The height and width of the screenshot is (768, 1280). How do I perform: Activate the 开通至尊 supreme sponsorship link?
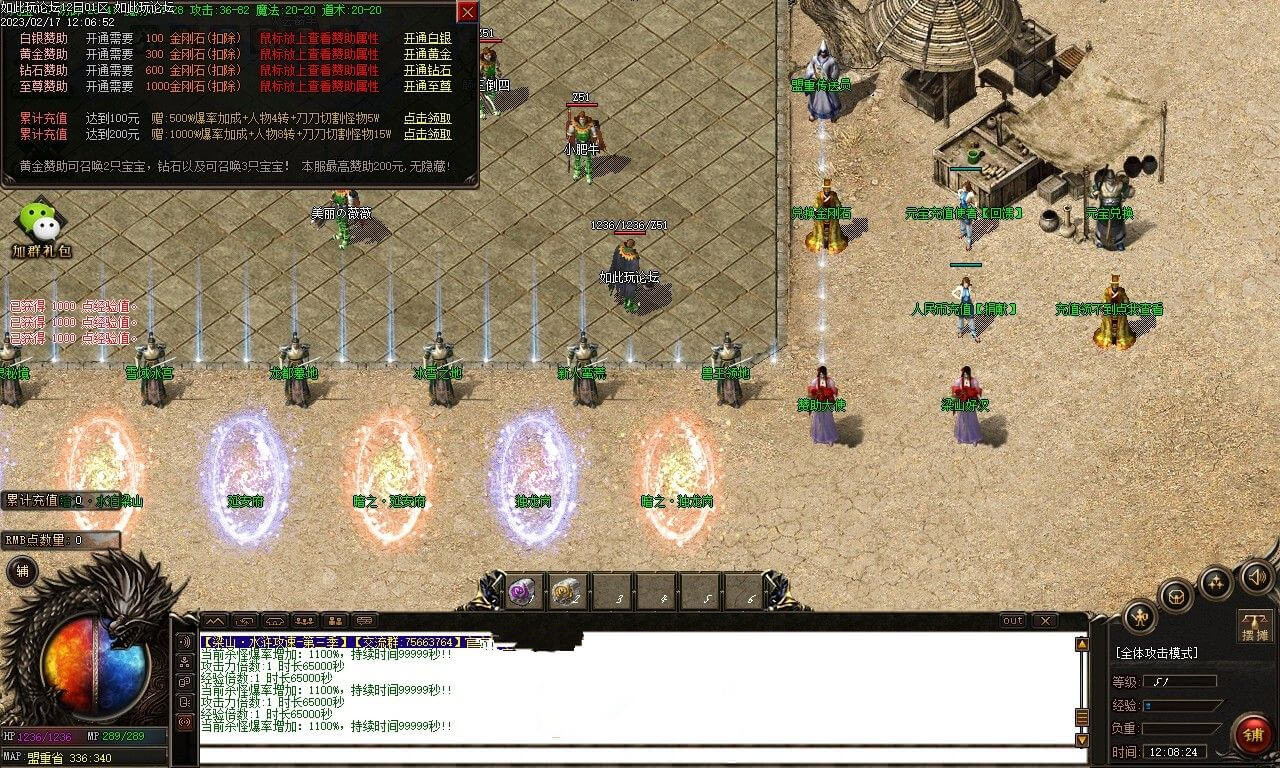coord(427,87)
